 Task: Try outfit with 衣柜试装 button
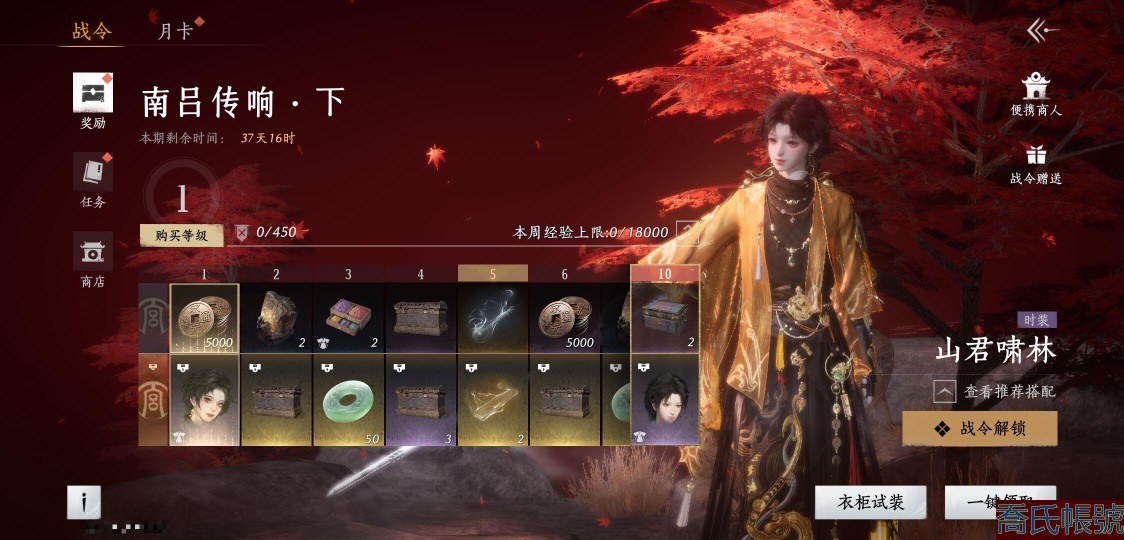870,502
